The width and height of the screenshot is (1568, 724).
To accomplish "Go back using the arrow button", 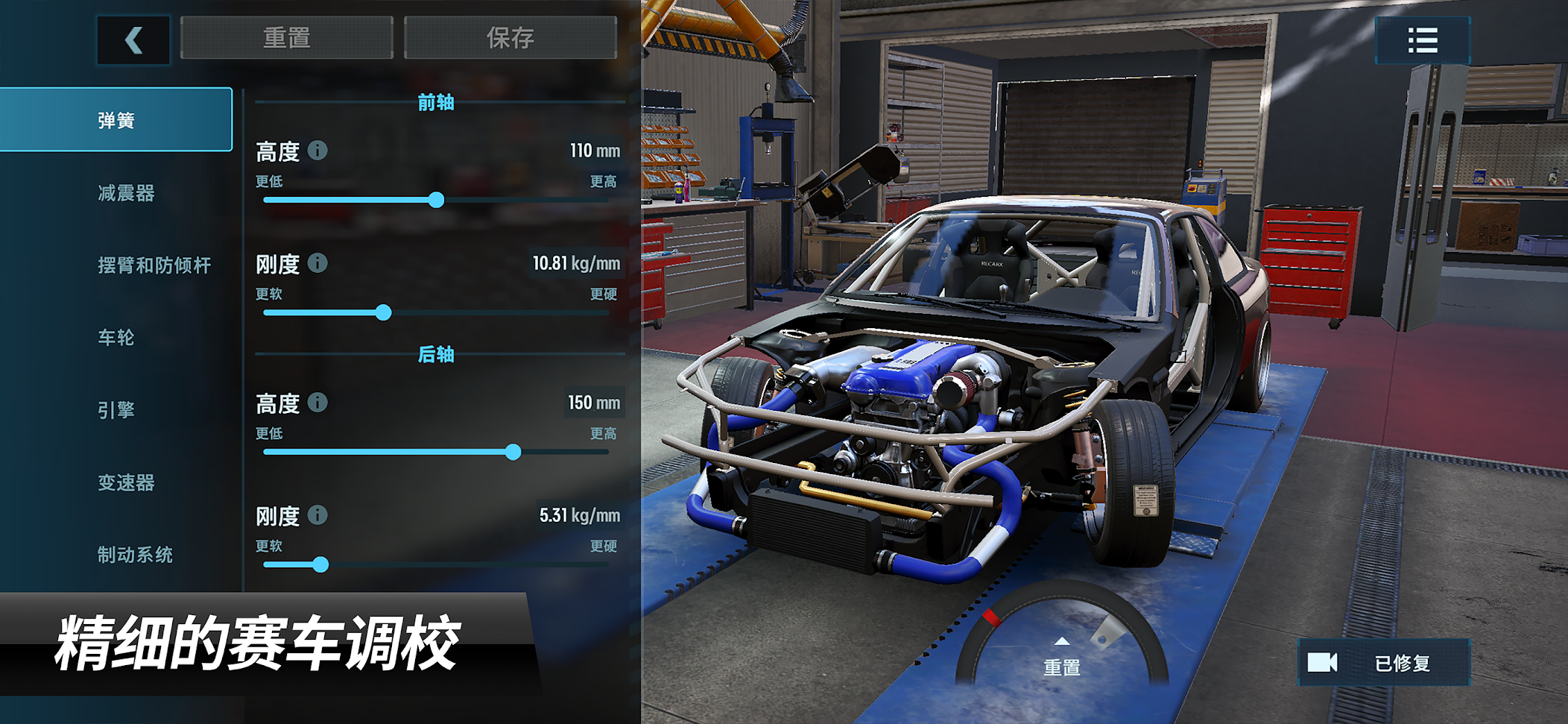I will coord(133,40).
